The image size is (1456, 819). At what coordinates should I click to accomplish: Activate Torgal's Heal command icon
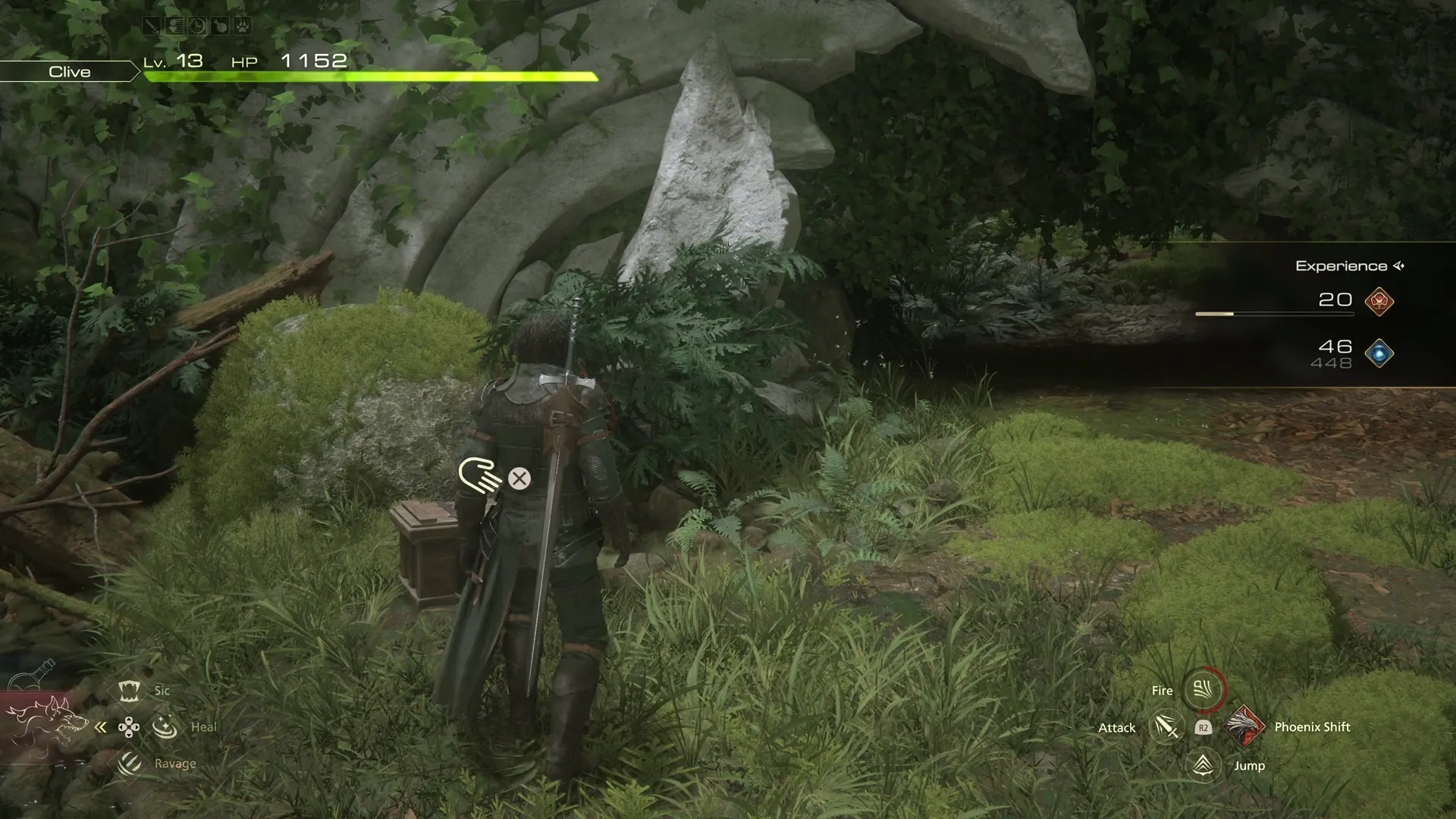(165, 727)
